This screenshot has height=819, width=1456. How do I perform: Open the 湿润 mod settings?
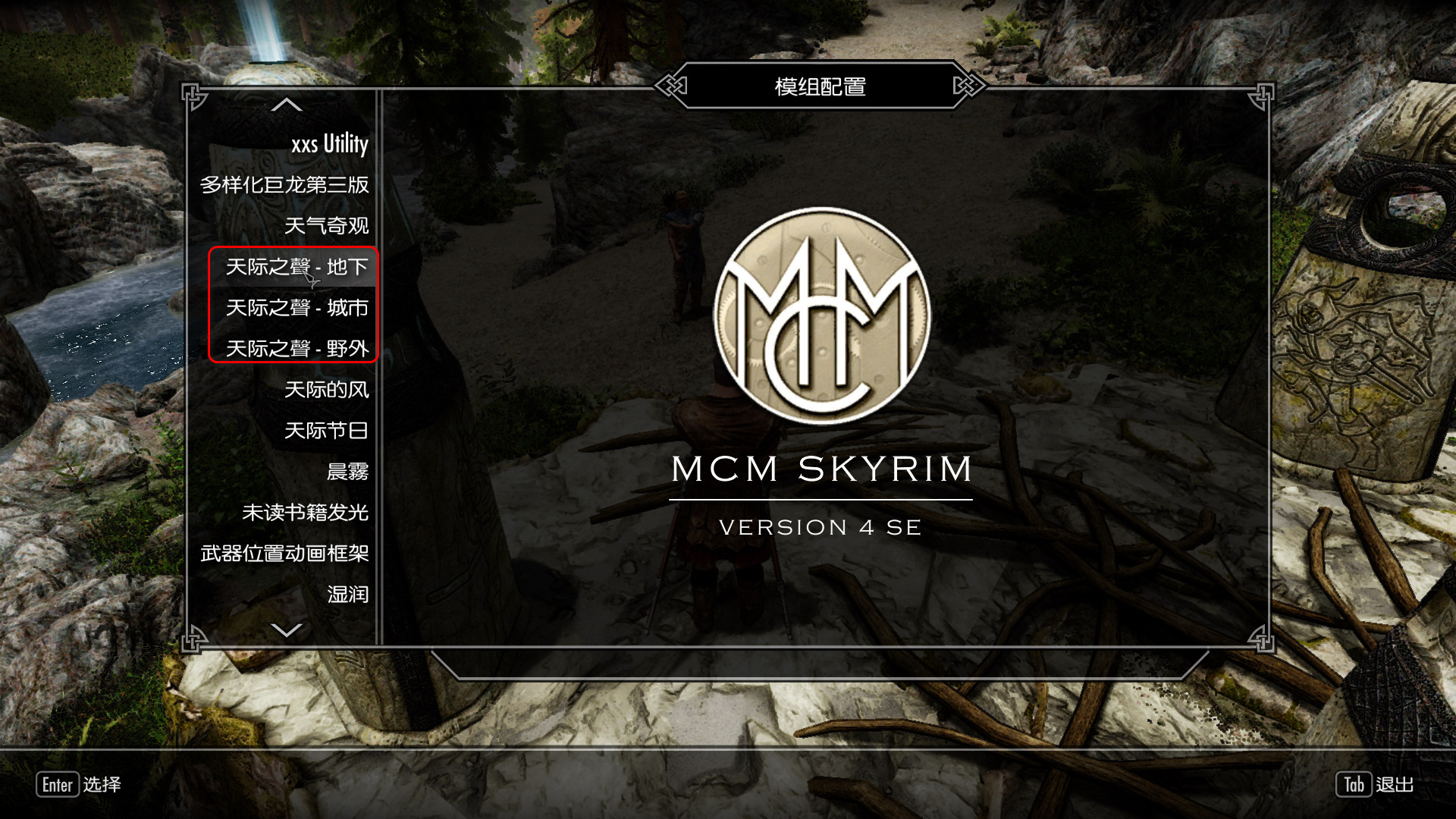click(x=347, y=595)
